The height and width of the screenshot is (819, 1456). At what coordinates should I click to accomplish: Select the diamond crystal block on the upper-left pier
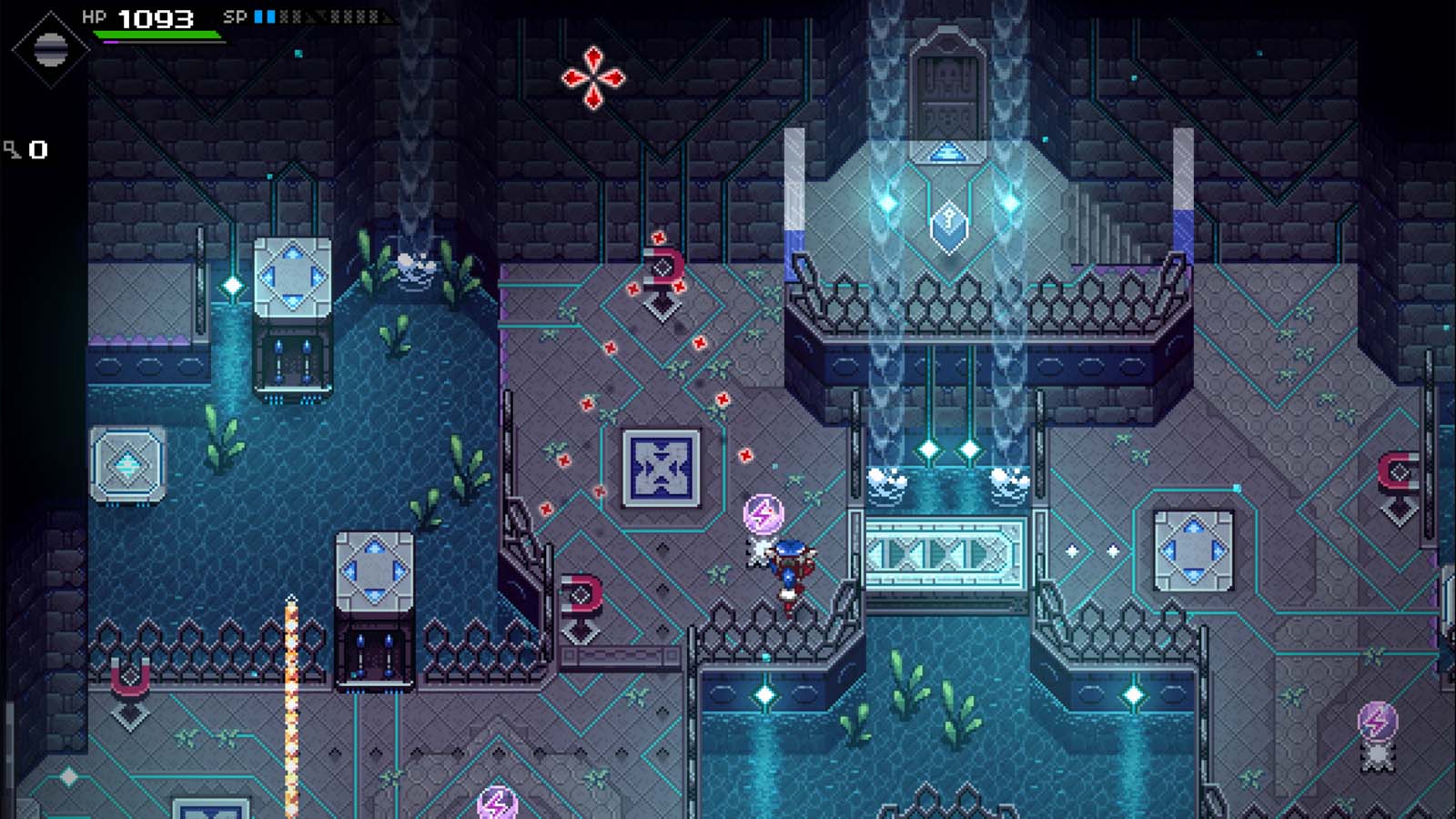[293, 276]
